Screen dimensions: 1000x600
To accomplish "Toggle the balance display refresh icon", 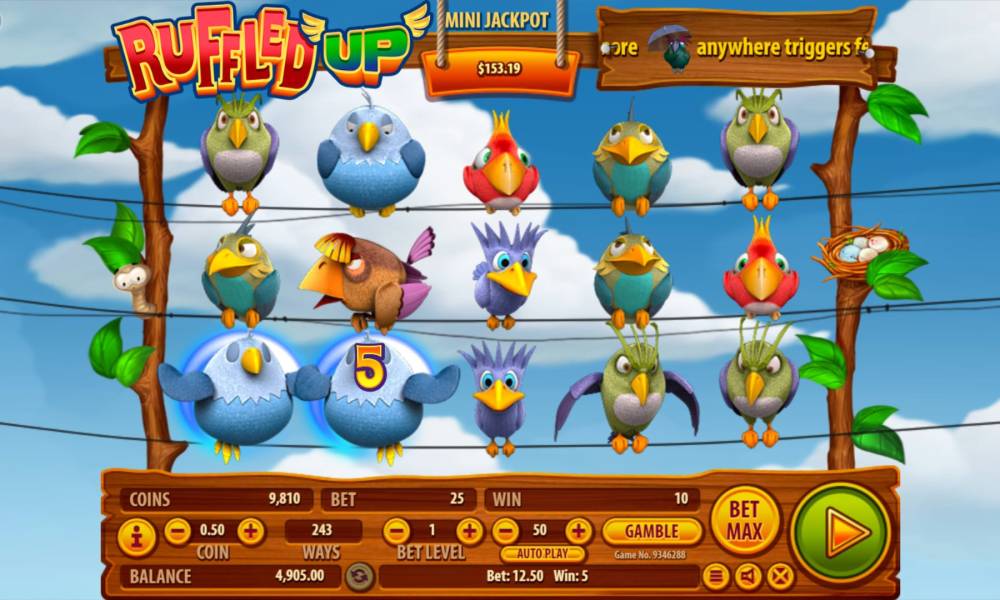I will point(360,576).
